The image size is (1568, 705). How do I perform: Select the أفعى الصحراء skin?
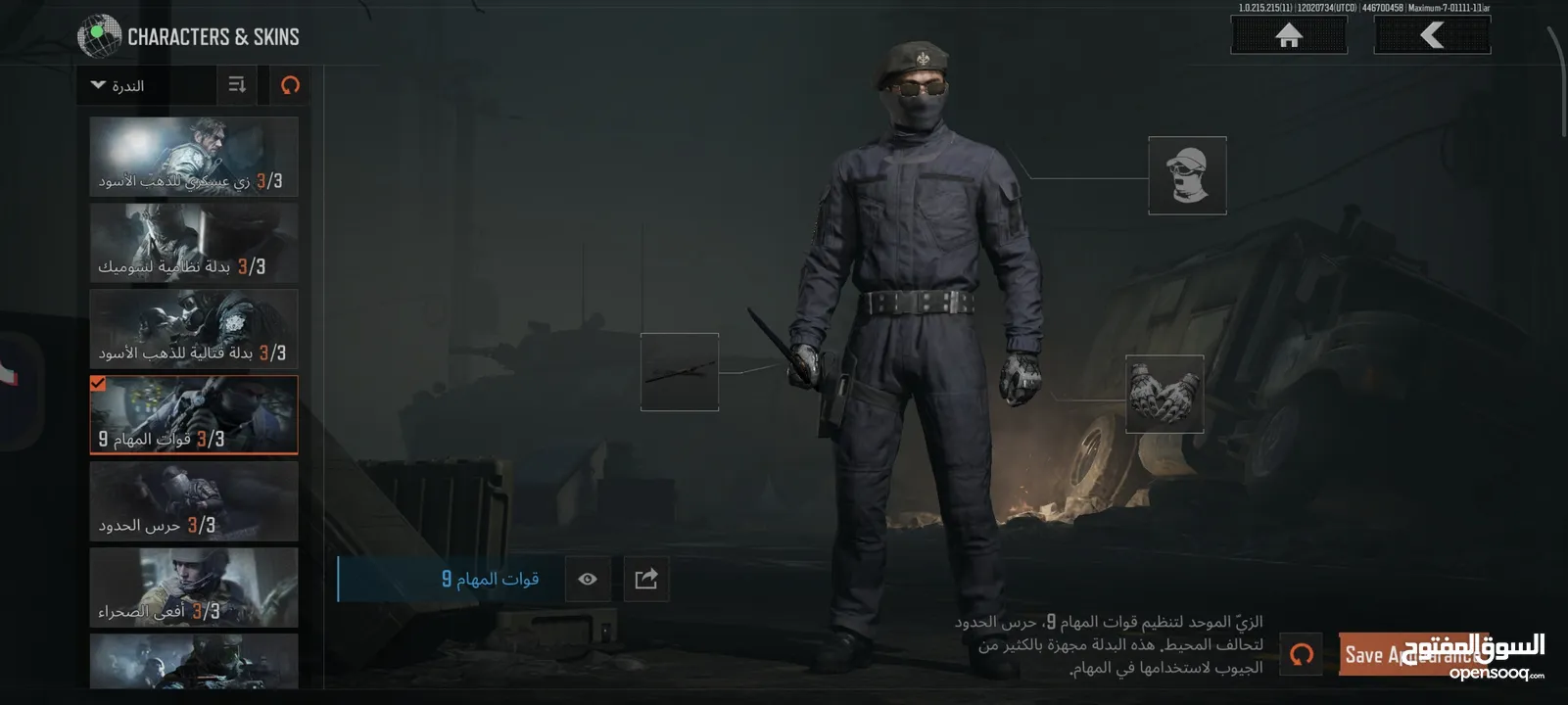[x=194, y=587]
